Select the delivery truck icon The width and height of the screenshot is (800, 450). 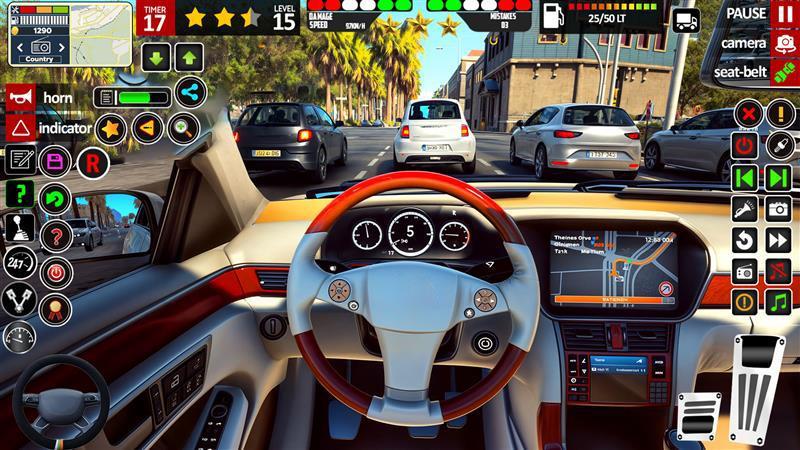tap(687, 19)
